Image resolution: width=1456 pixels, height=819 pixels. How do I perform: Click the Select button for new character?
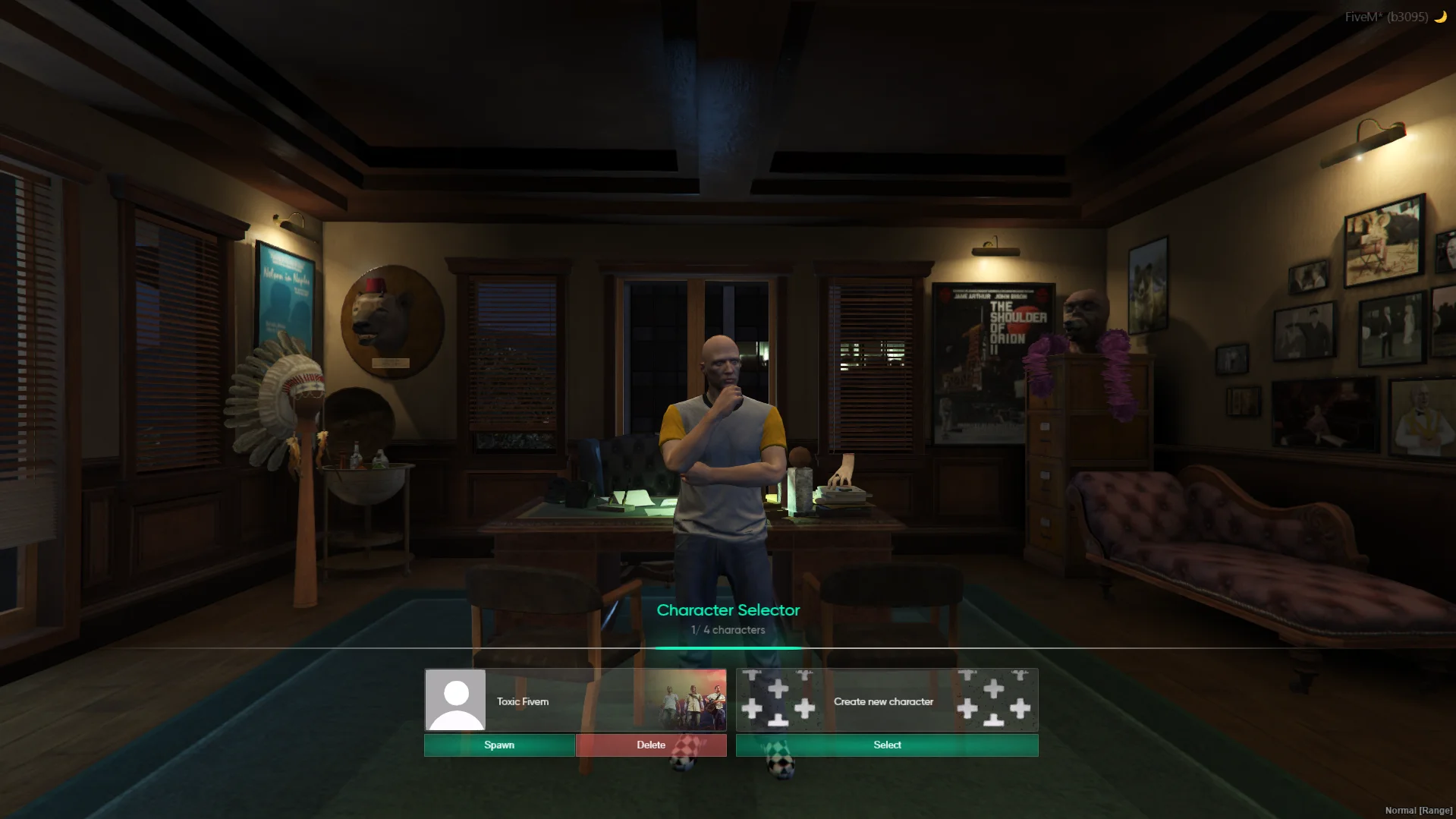click(x=887, y=745)
